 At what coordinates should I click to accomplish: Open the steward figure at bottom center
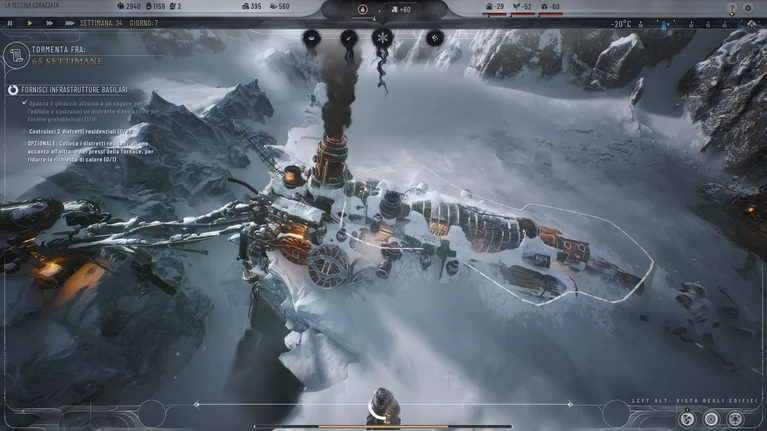click(383, 408)
